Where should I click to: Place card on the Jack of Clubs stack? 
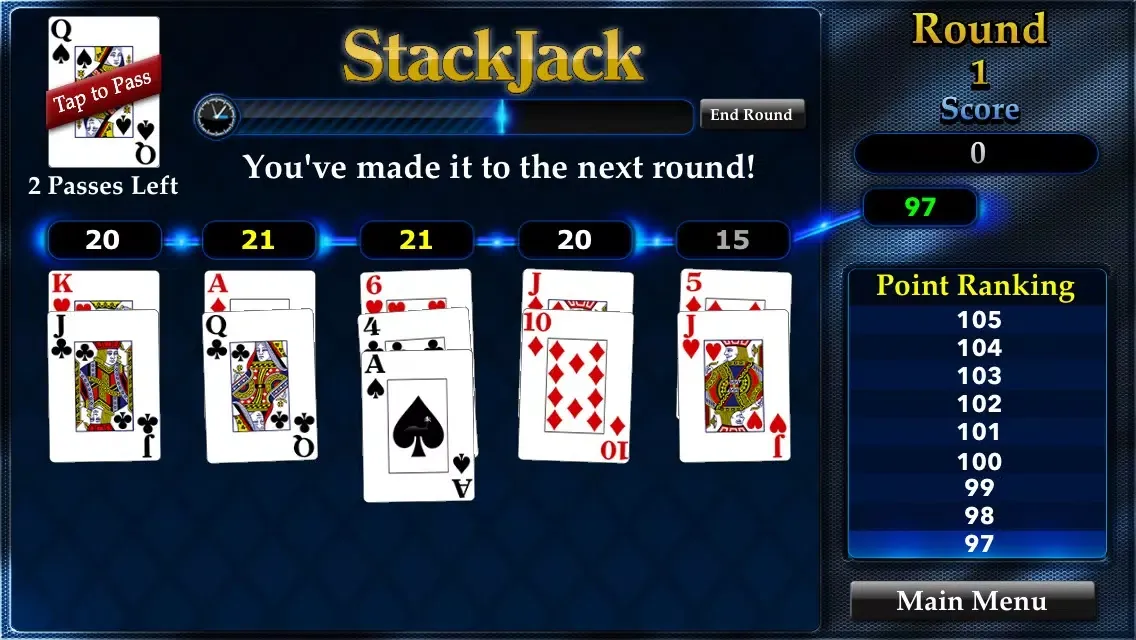coord(104,385)
